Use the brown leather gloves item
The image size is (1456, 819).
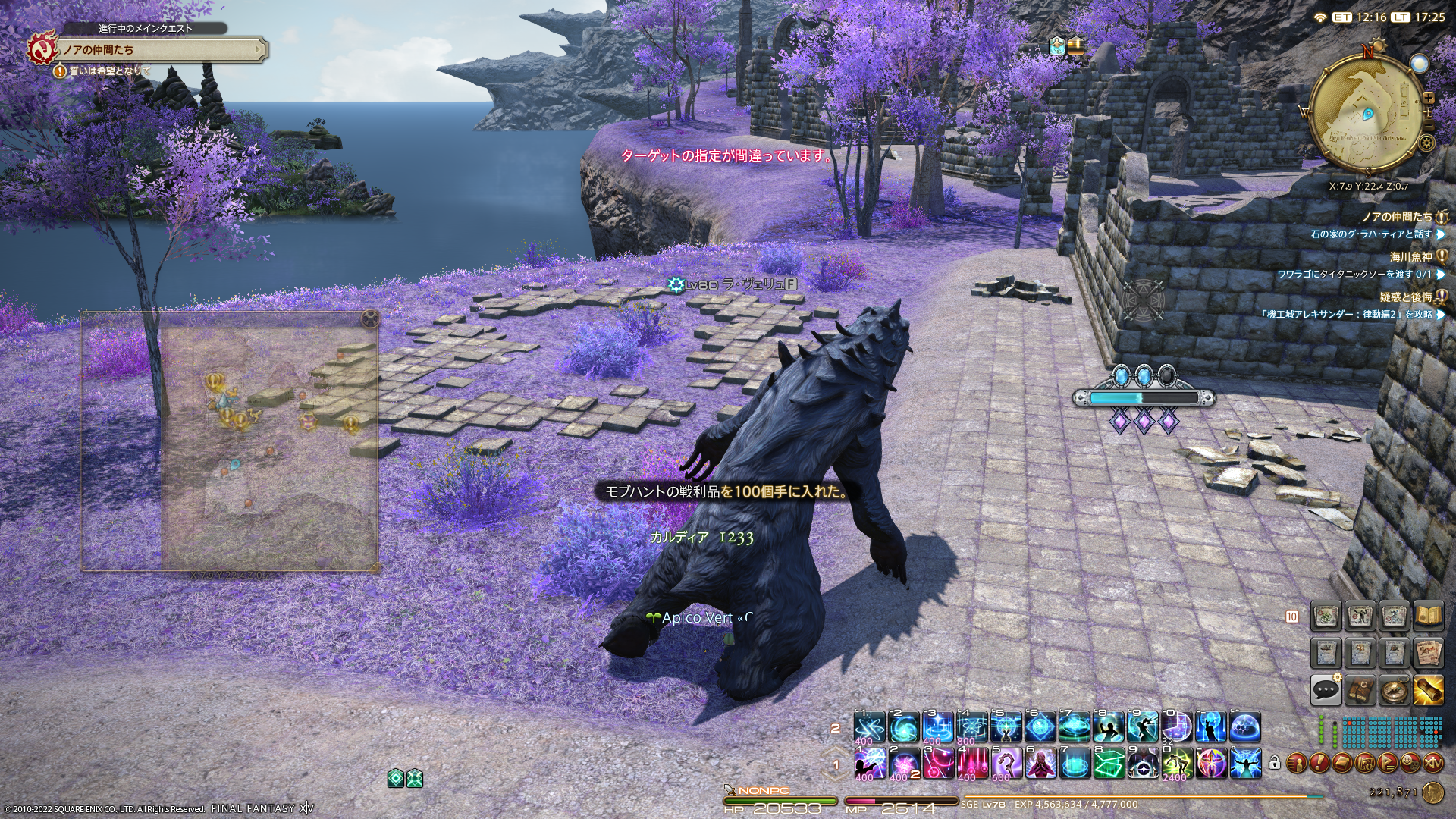(1360, 689)
